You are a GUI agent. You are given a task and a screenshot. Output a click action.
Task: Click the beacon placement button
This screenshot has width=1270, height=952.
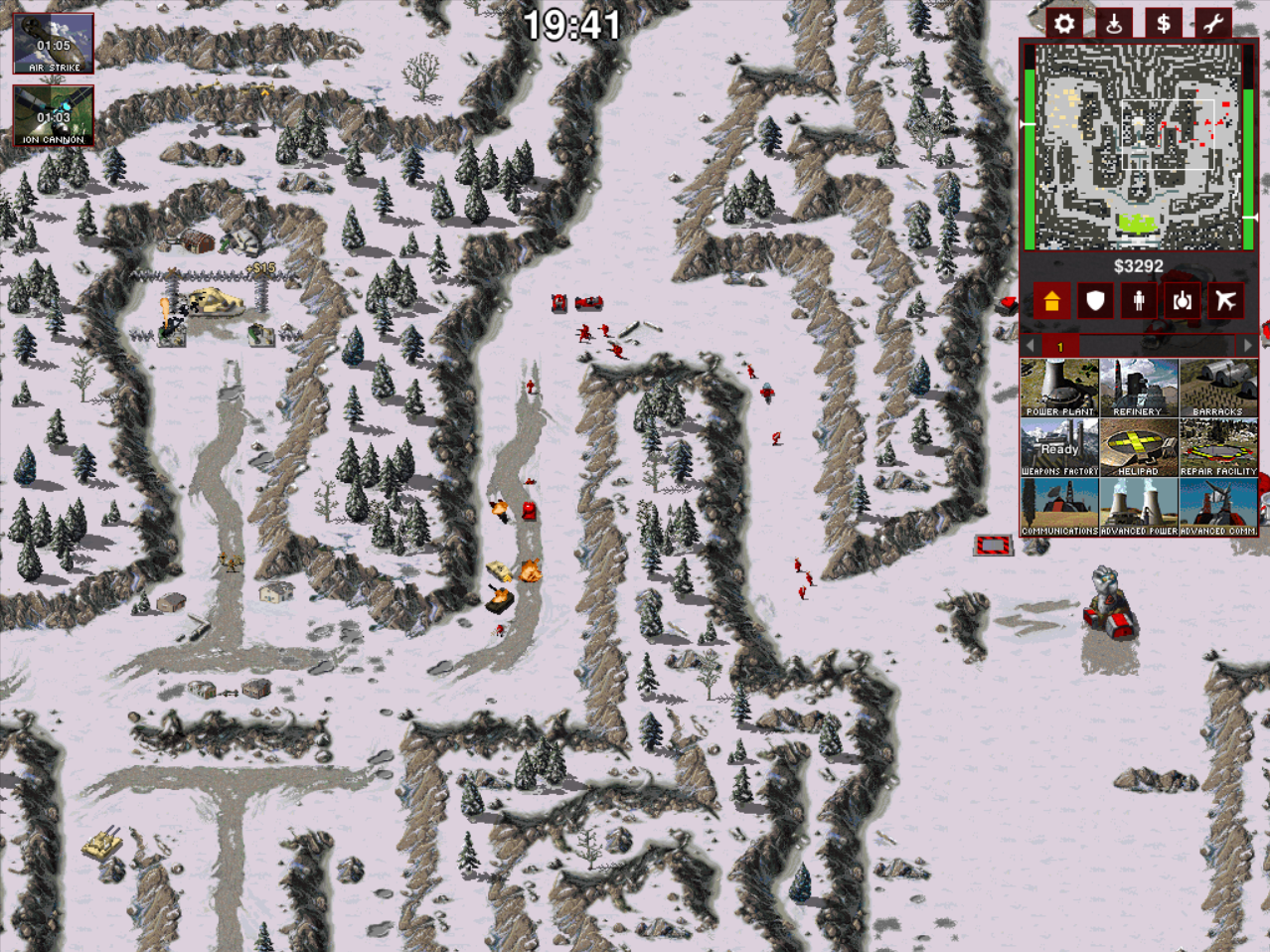(x=1113, y=23)
